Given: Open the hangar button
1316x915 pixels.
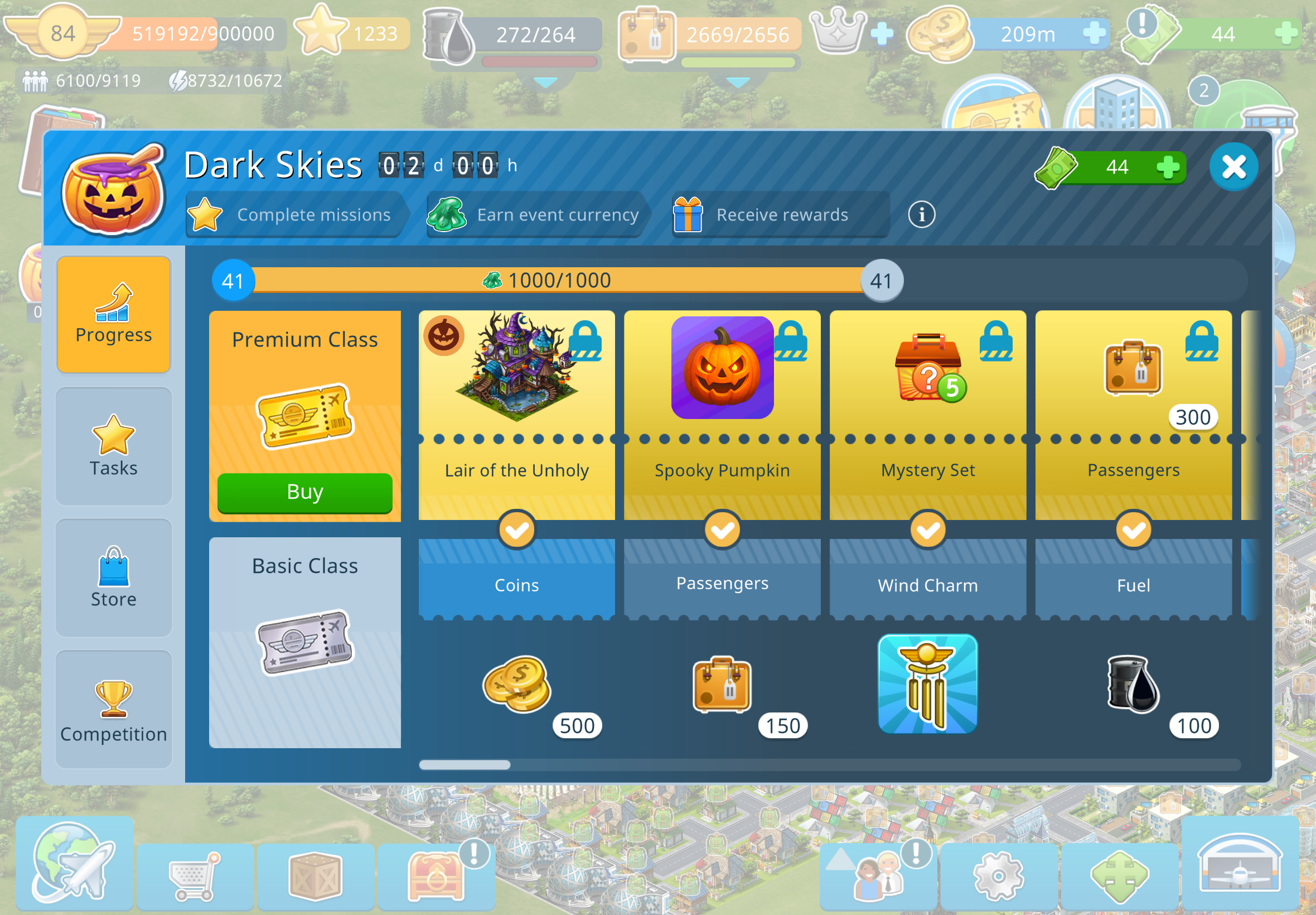Looking at the screenshot, I should click(1239, 864).
